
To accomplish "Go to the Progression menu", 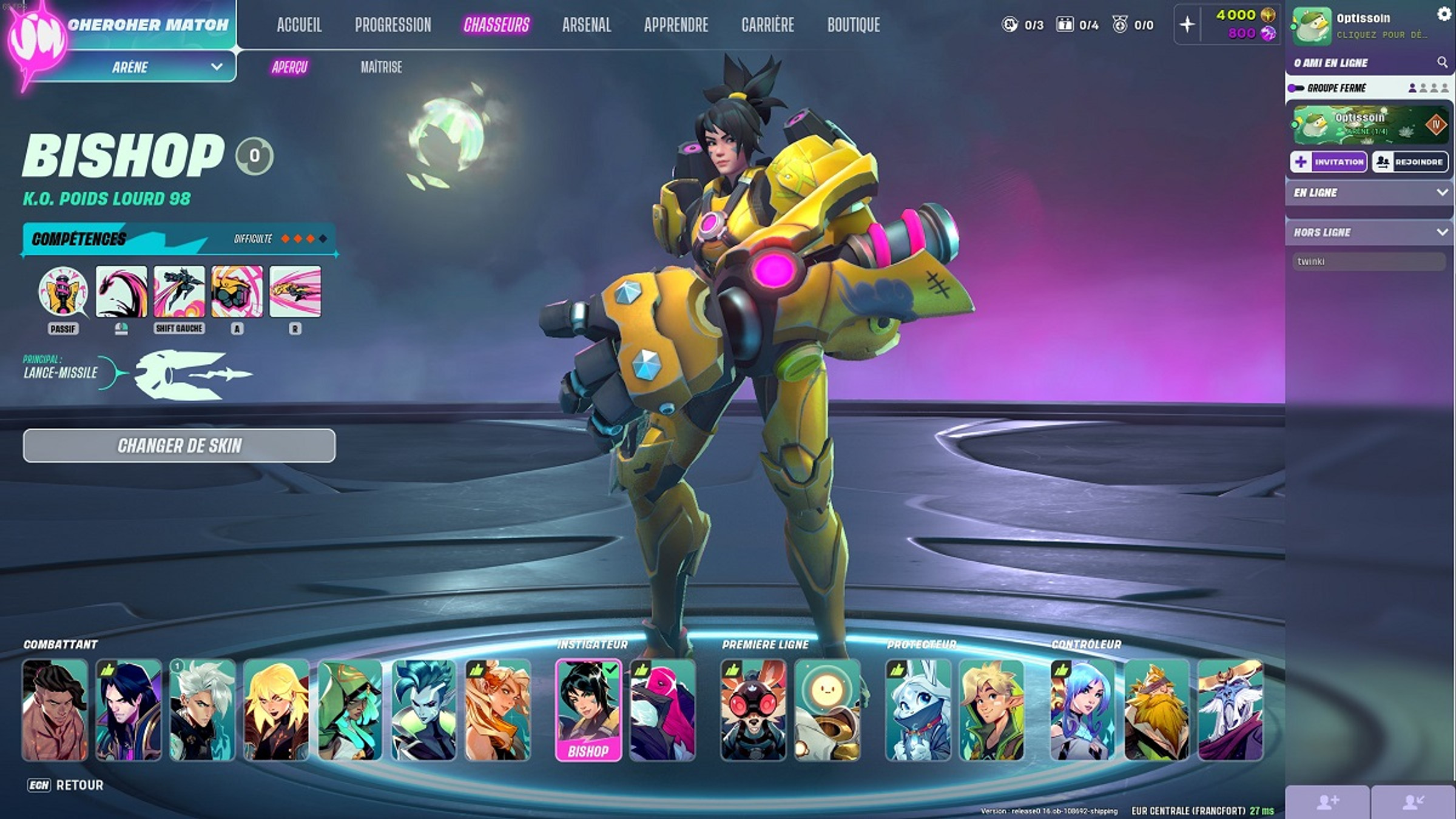I will [x=393, y=25].
